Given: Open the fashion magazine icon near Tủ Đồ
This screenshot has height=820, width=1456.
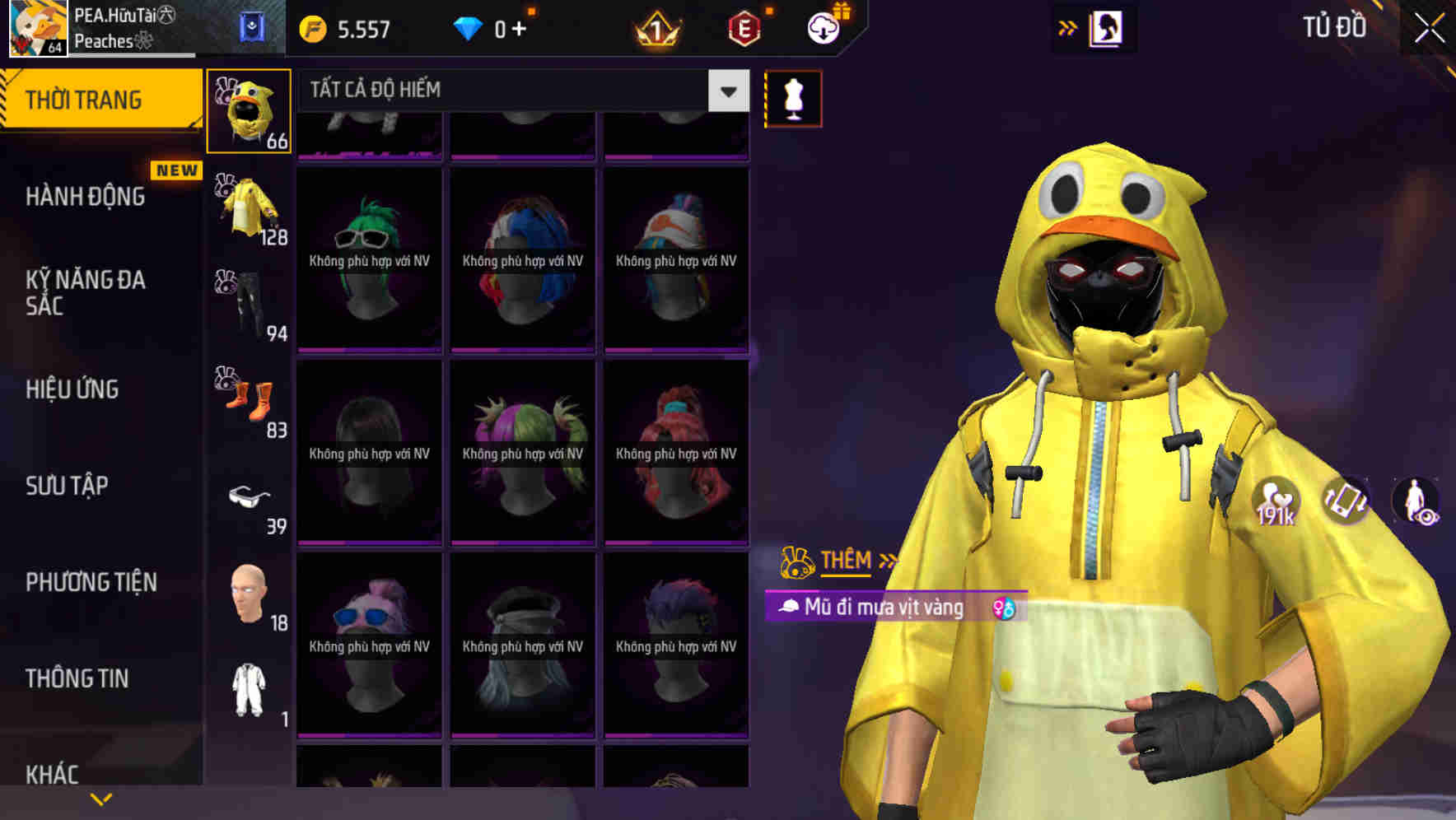Looking at the screenshot, I should [1104, 26].
